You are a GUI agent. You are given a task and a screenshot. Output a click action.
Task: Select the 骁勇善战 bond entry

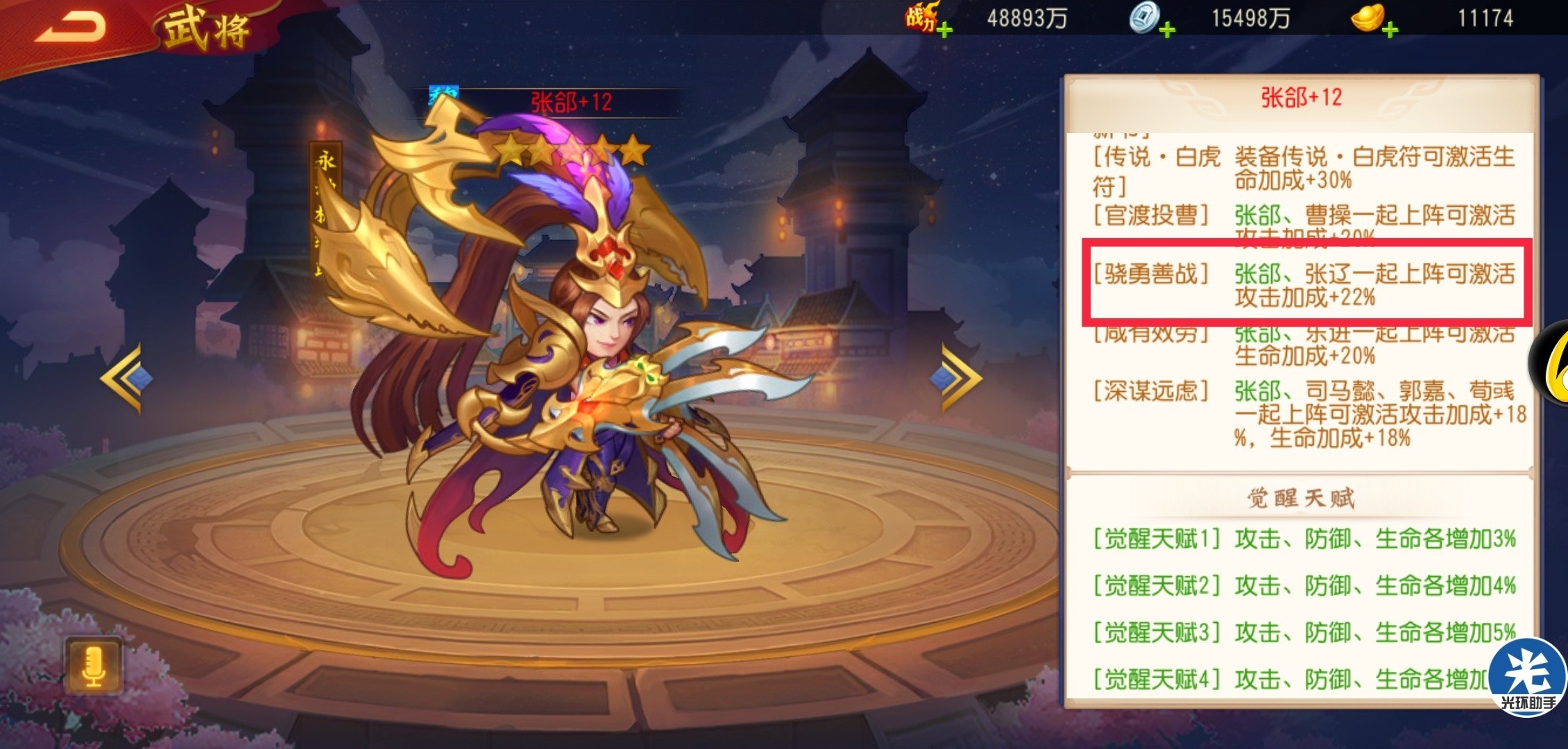[x=1304, y=286]
